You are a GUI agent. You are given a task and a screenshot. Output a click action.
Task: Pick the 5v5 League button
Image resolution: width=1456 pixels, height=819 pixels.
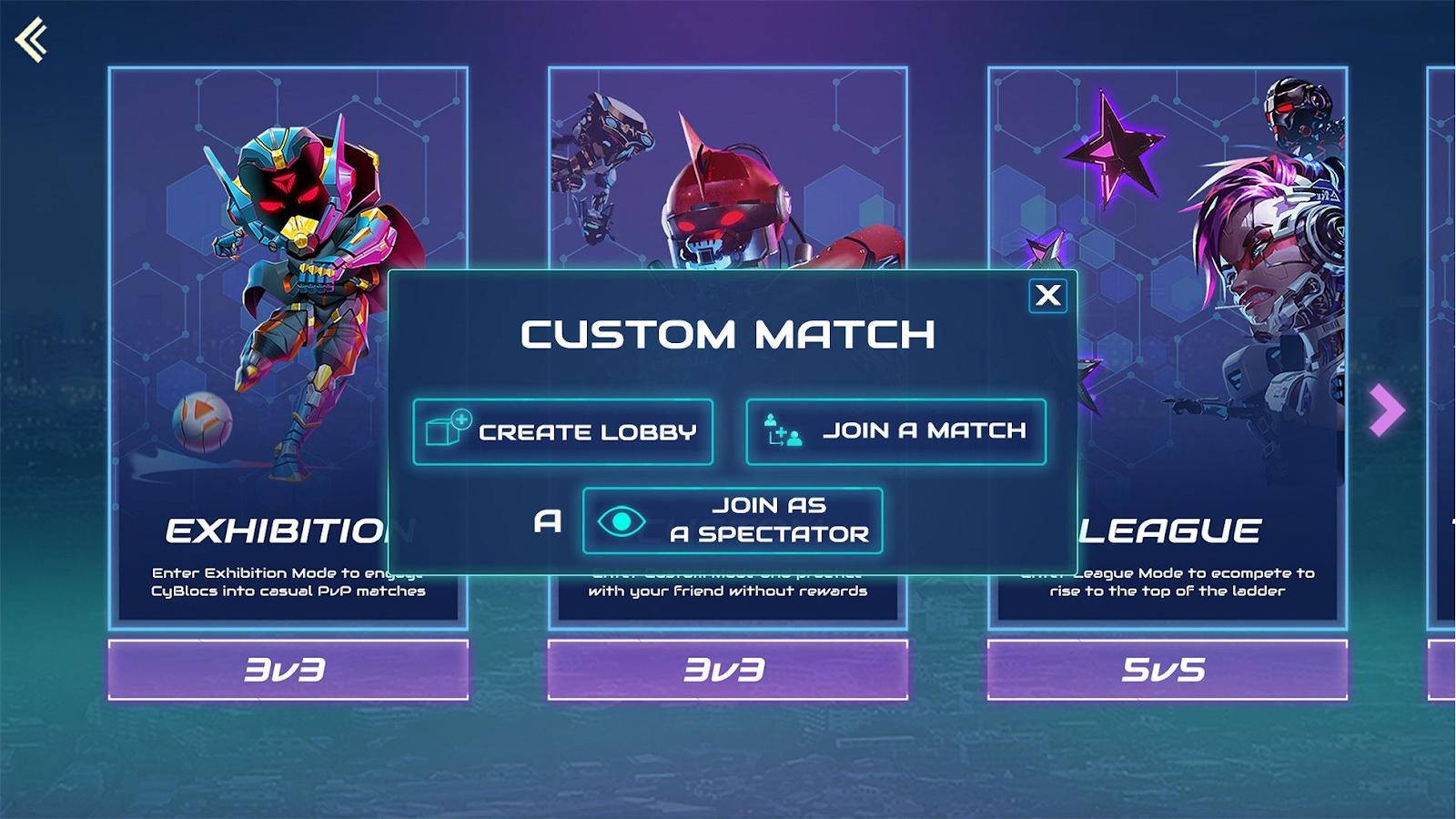pyautogui.click(x=1167, y=670)
